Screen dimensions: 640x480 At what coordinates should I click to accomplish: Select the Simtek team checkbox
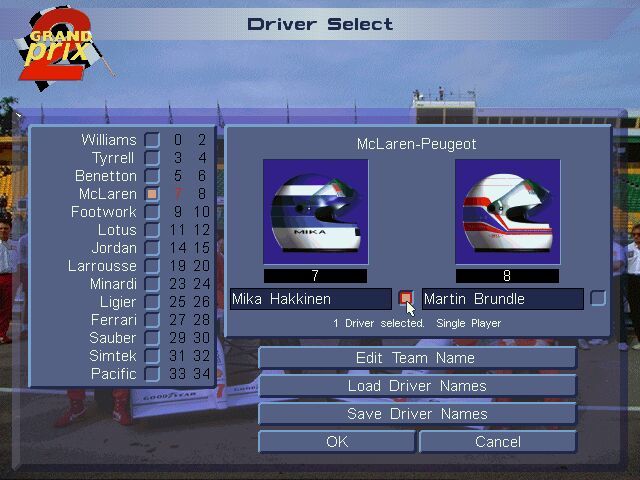tap(152, 356)
